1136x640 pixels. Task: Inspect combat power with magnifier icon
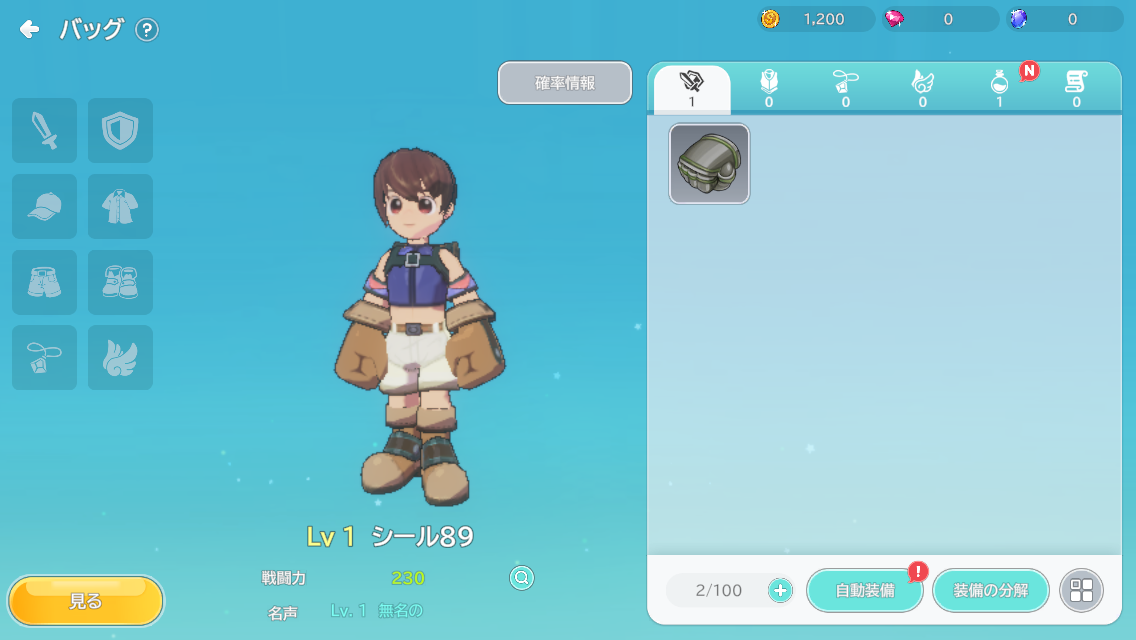[x=521, y=577]
